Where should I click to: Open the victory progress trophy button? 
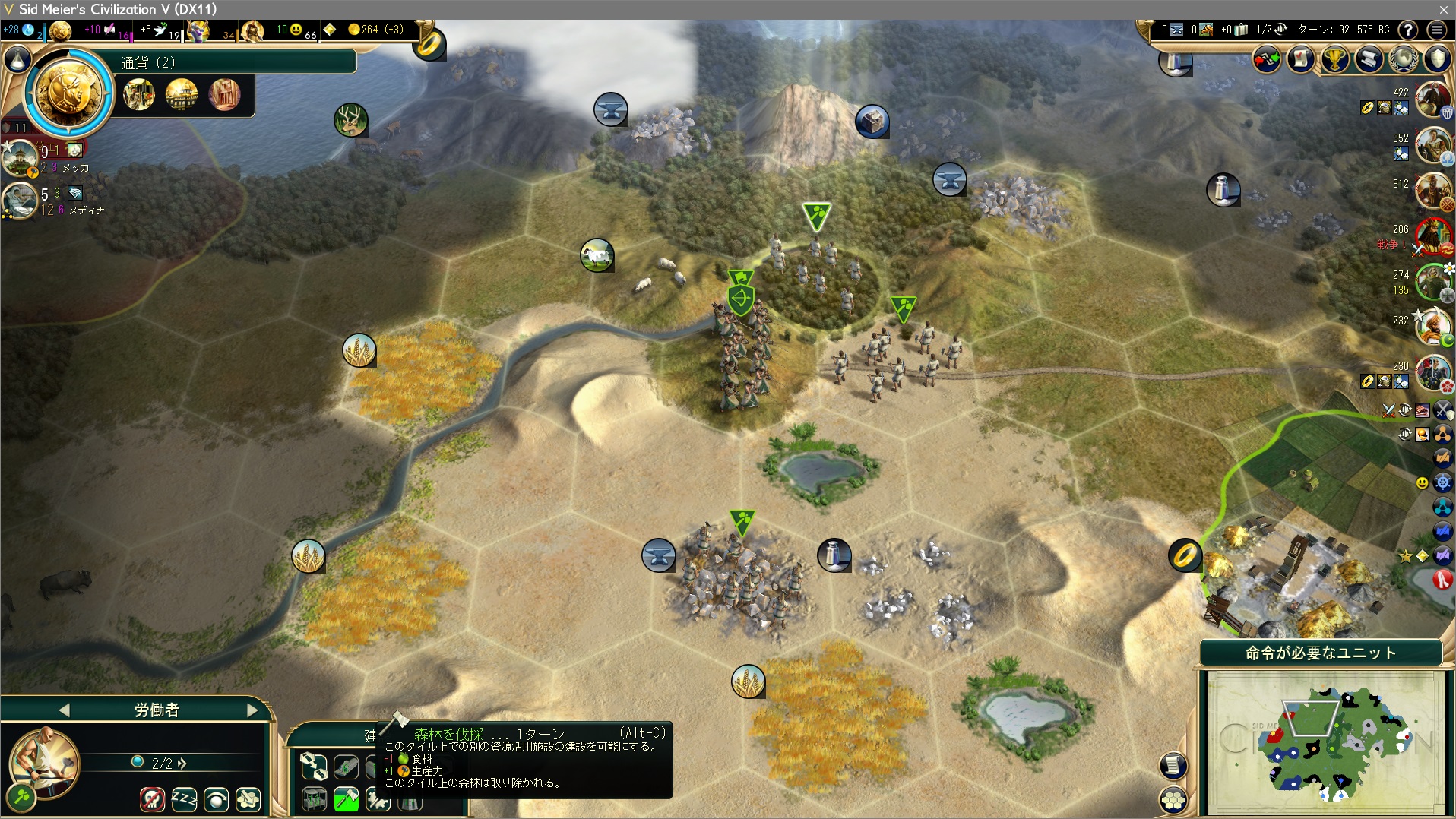click(x=1334, y=59)
